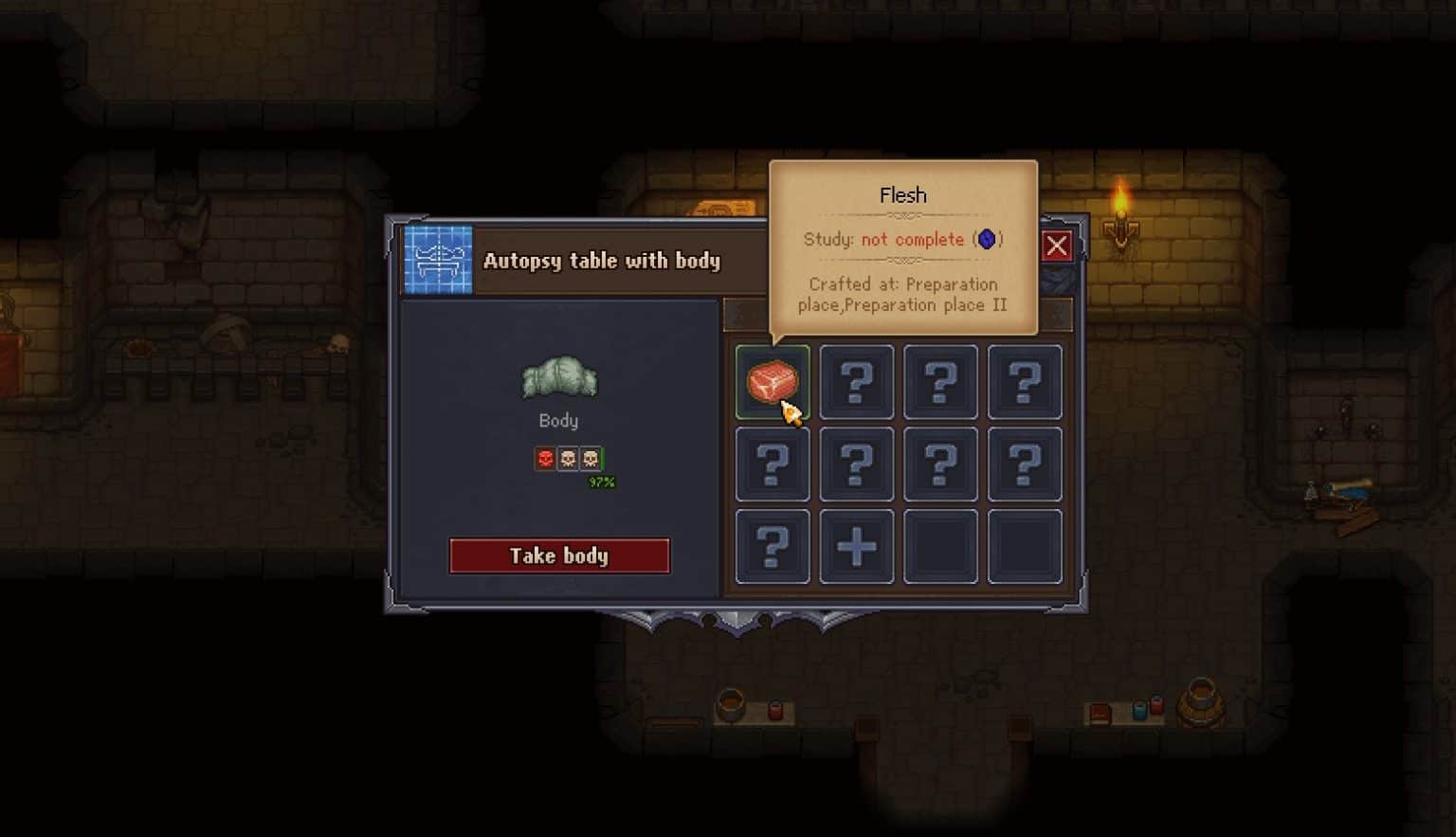Select the first white skull icon

(567, 458)
